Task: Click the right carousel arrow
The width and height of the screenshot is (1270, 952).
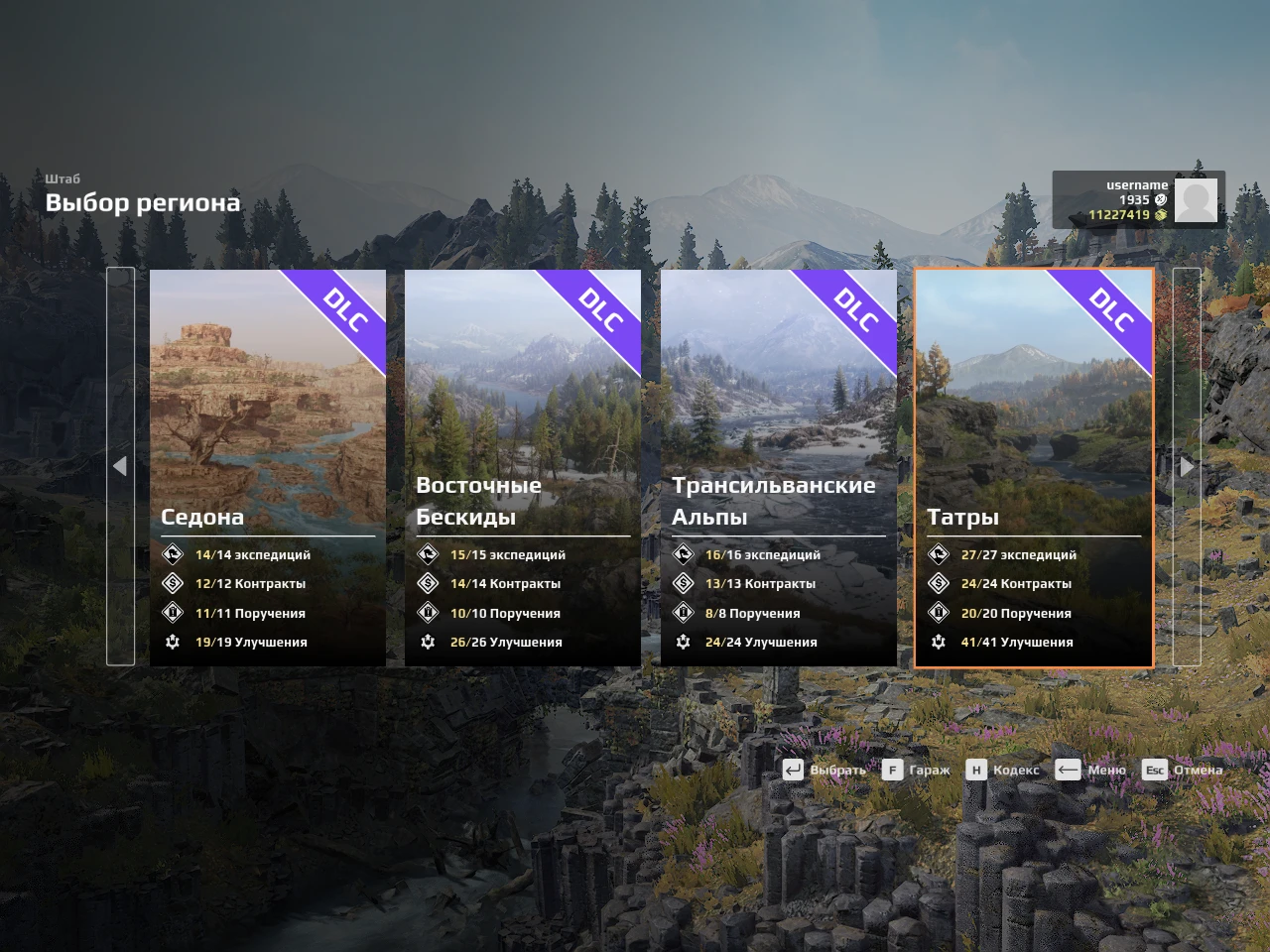Action: coord(1188,465)
